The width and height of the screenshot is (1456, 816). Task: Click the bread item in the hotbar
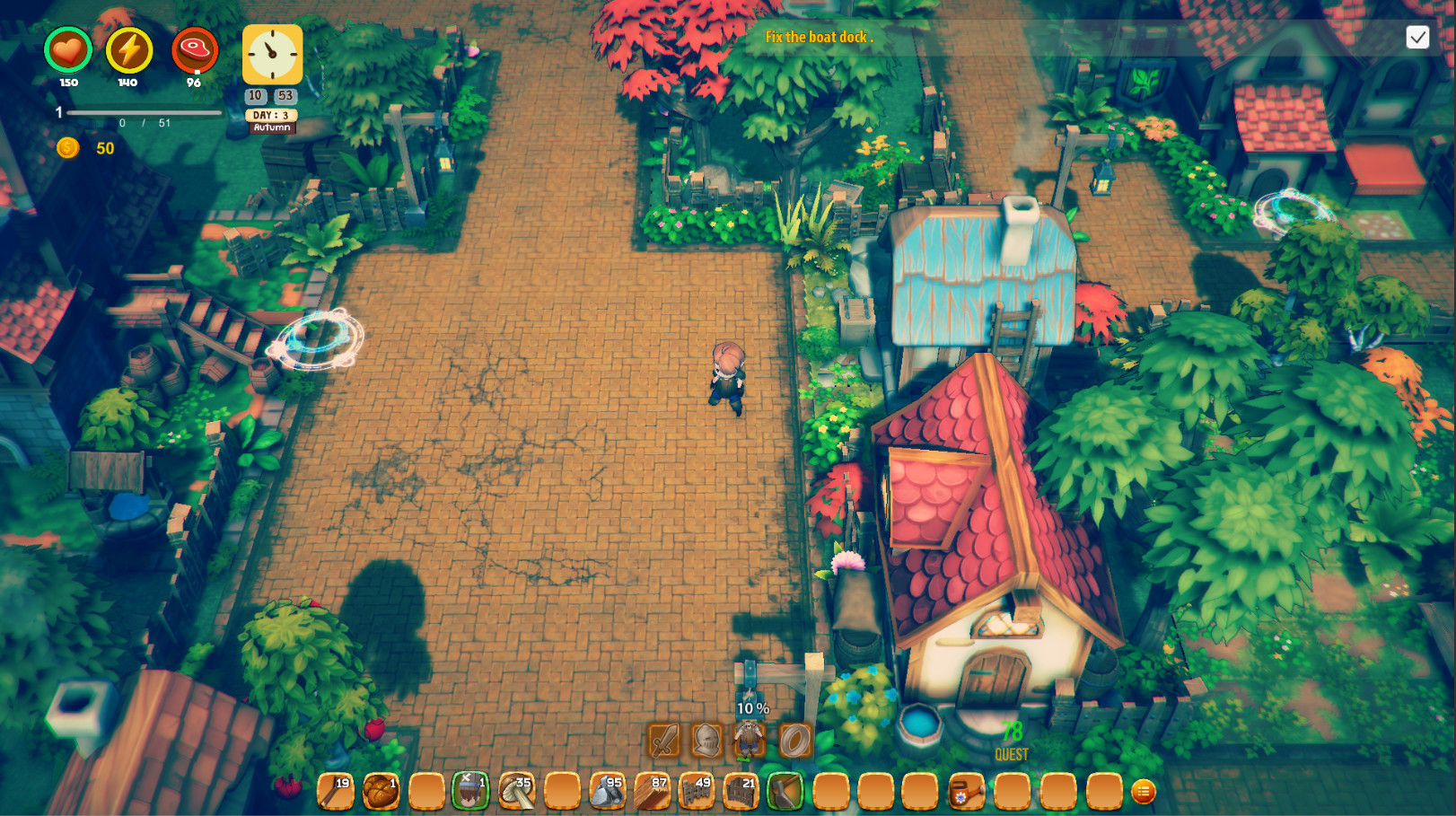point(382,790)
